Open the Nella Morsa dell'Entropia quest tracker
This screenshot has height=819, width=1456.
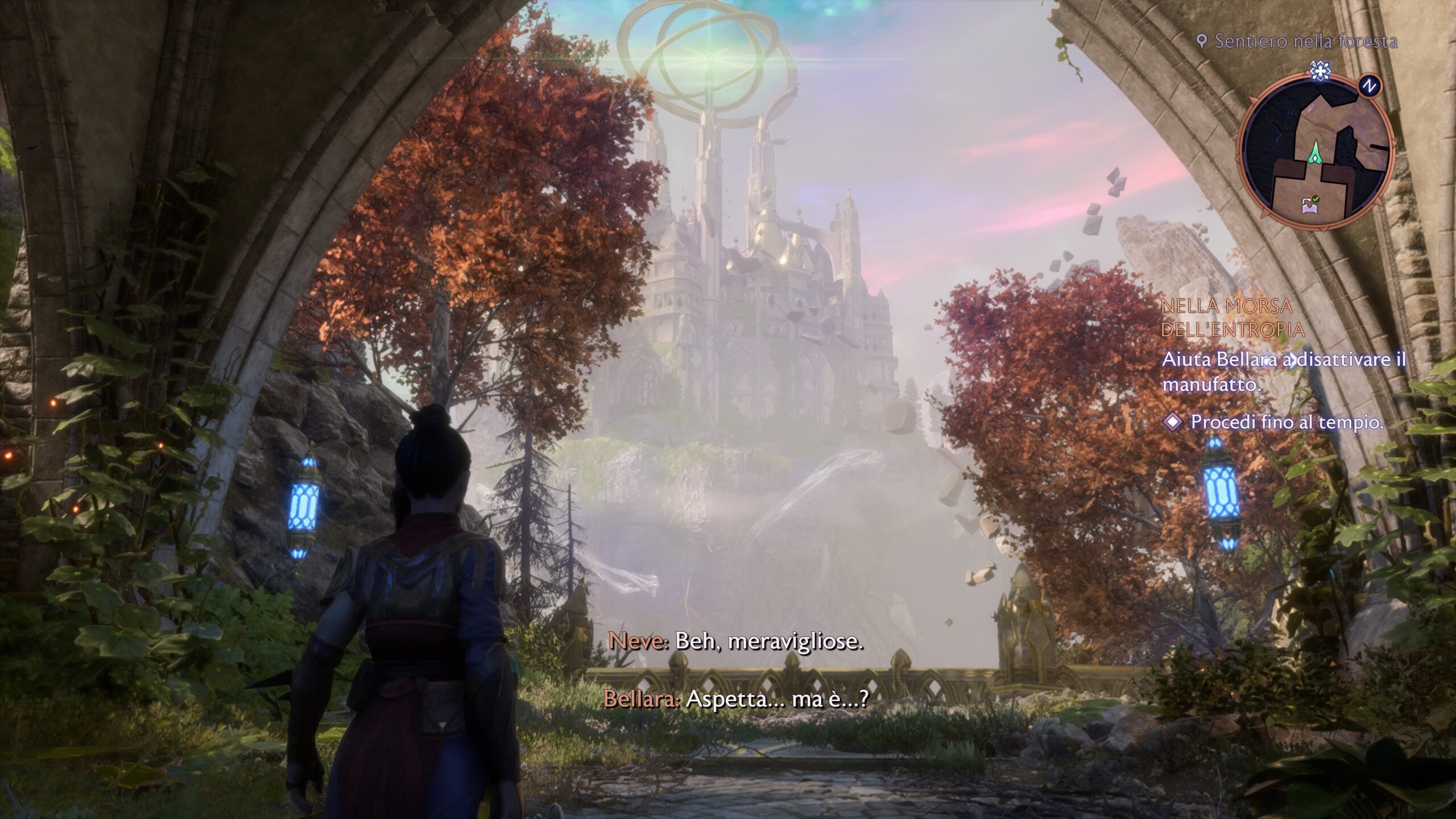point(1232,317)
